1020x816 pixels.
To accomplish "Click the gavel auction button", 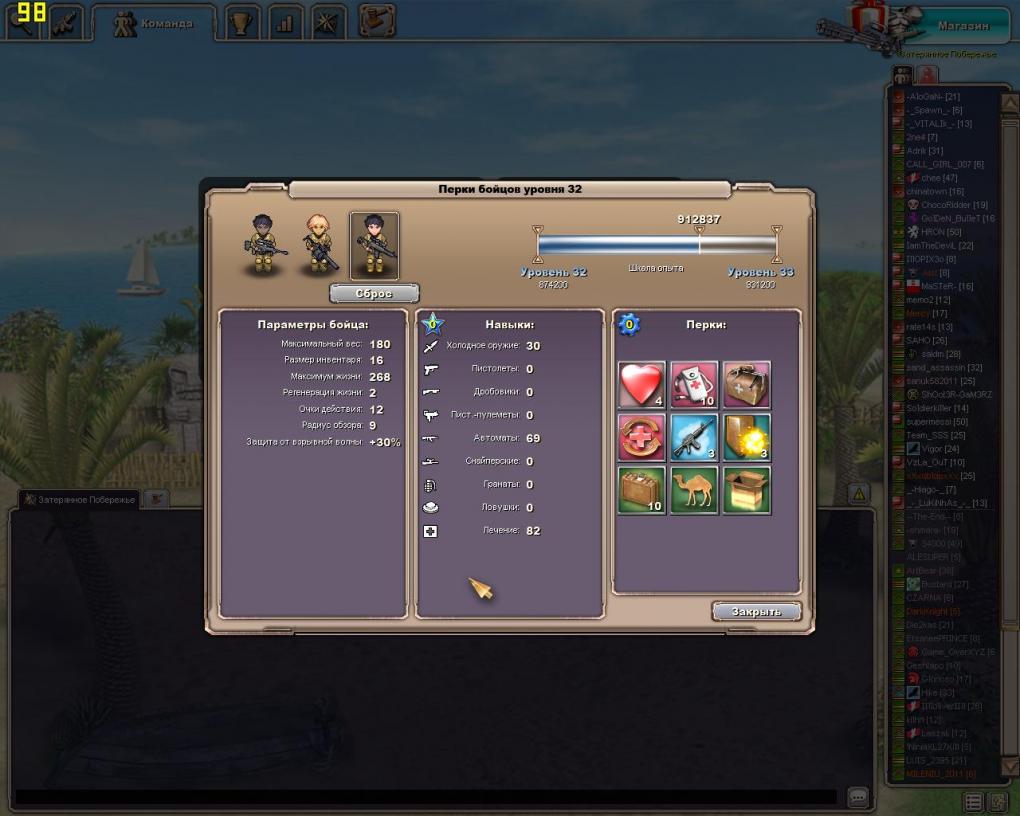I will pos(377,20).
